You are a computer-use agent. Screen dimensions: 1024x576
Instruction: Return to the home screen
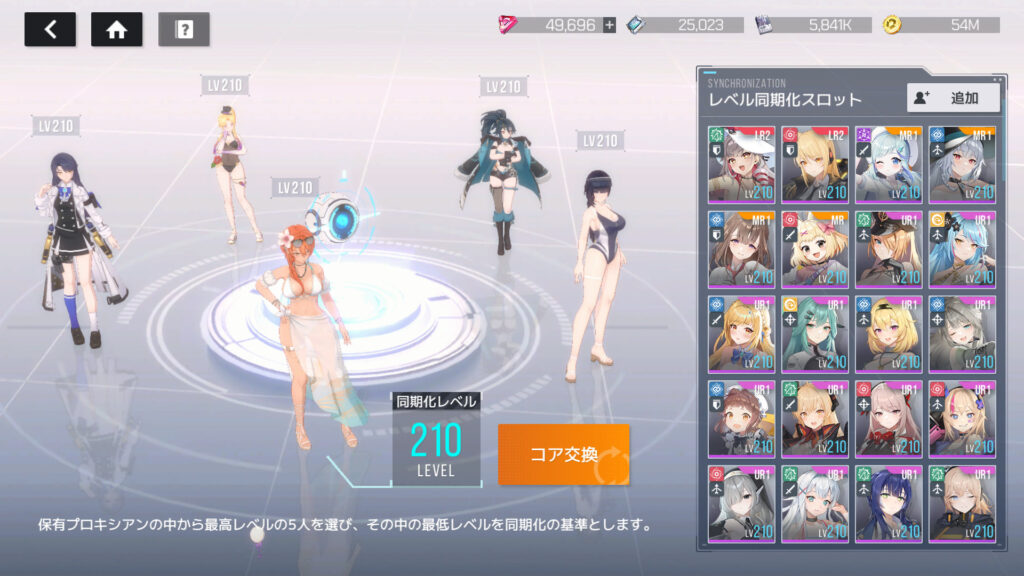pyautogui.click(x=116, y=29)
